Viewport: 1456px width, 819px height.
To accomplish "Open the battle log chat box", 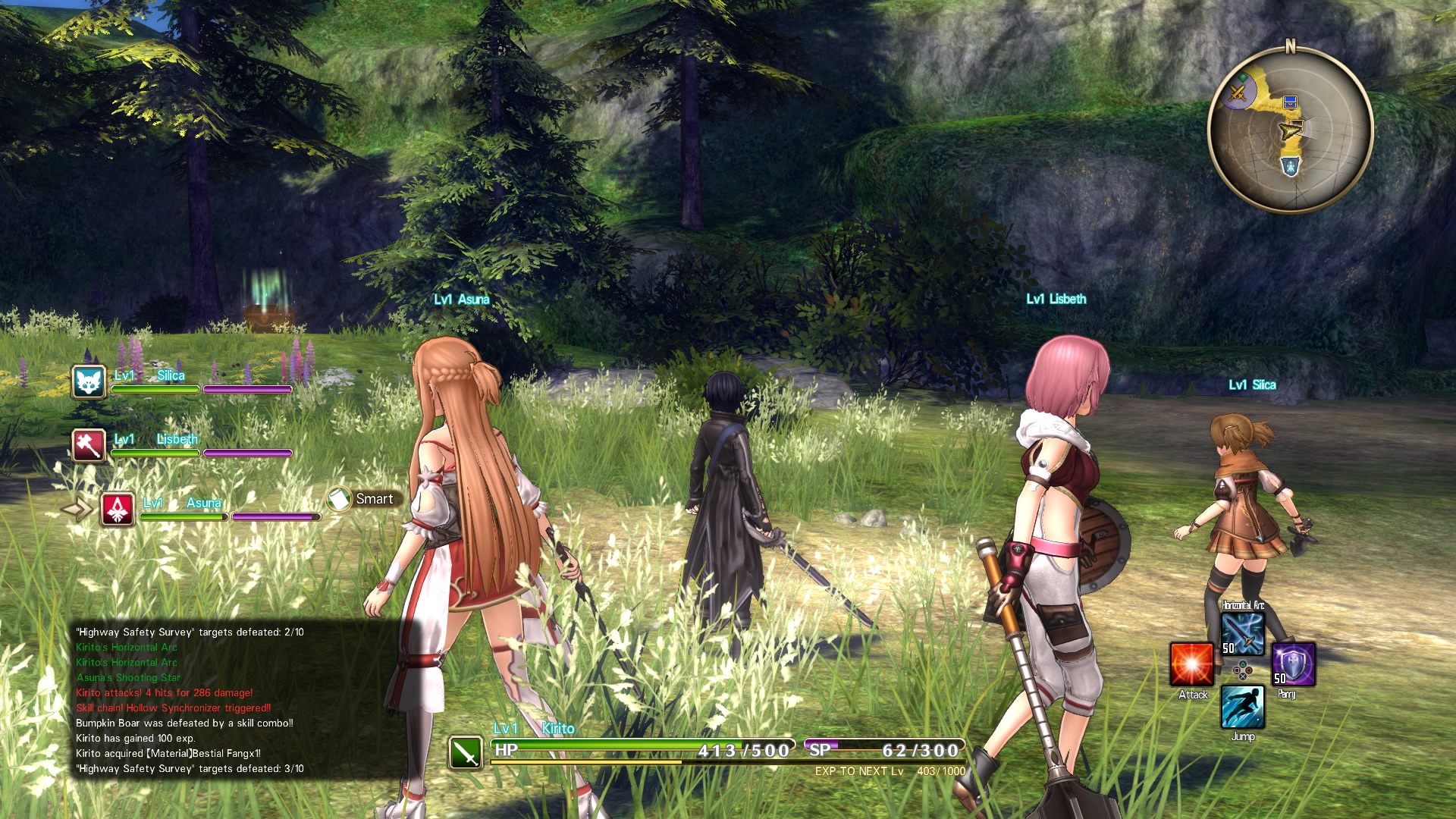I will (190, 700).
